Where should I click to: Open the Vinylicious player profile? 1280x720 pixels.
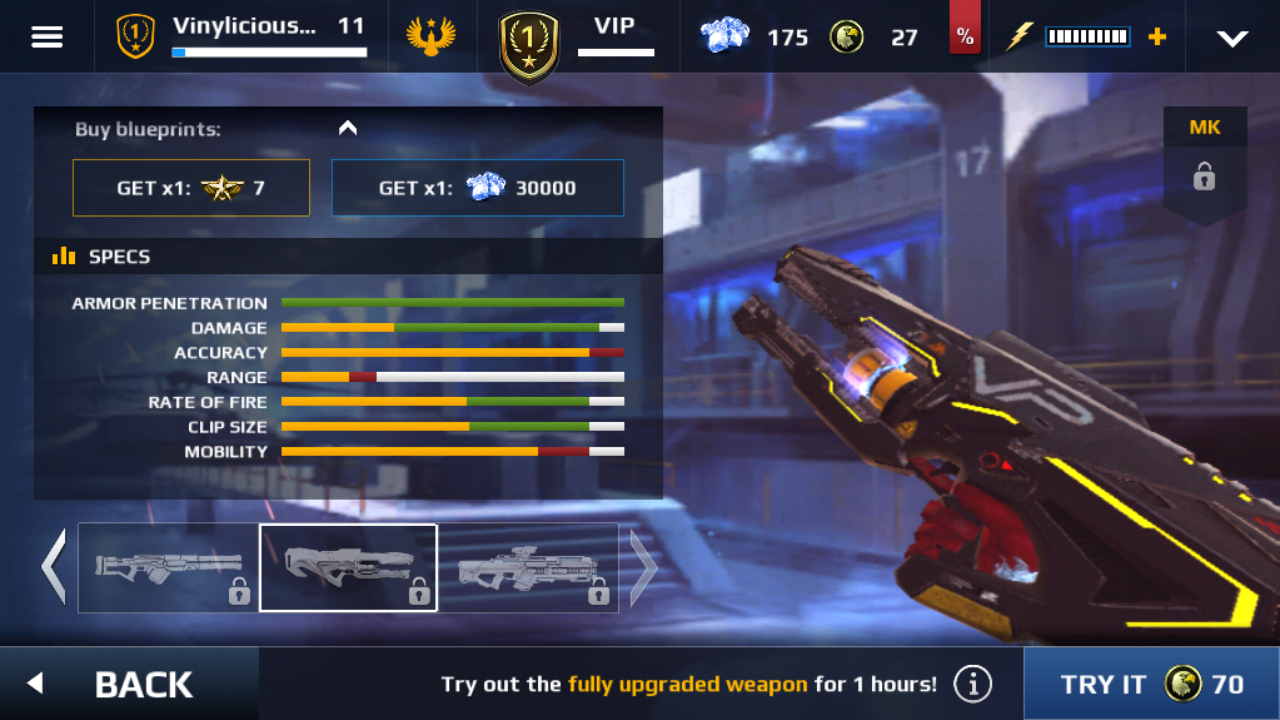pyautogui.click(x=243, y=36)
